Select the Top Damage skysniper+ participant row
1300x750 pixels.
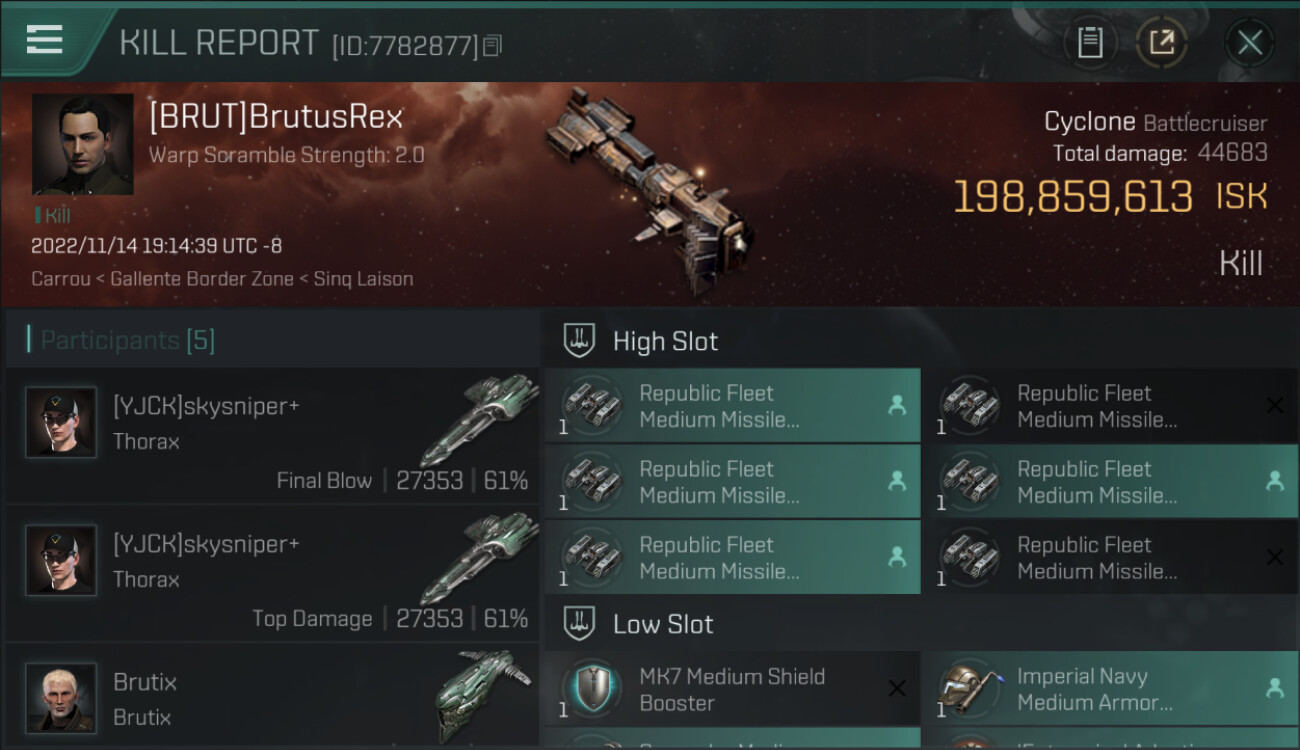tap(272, 574)
